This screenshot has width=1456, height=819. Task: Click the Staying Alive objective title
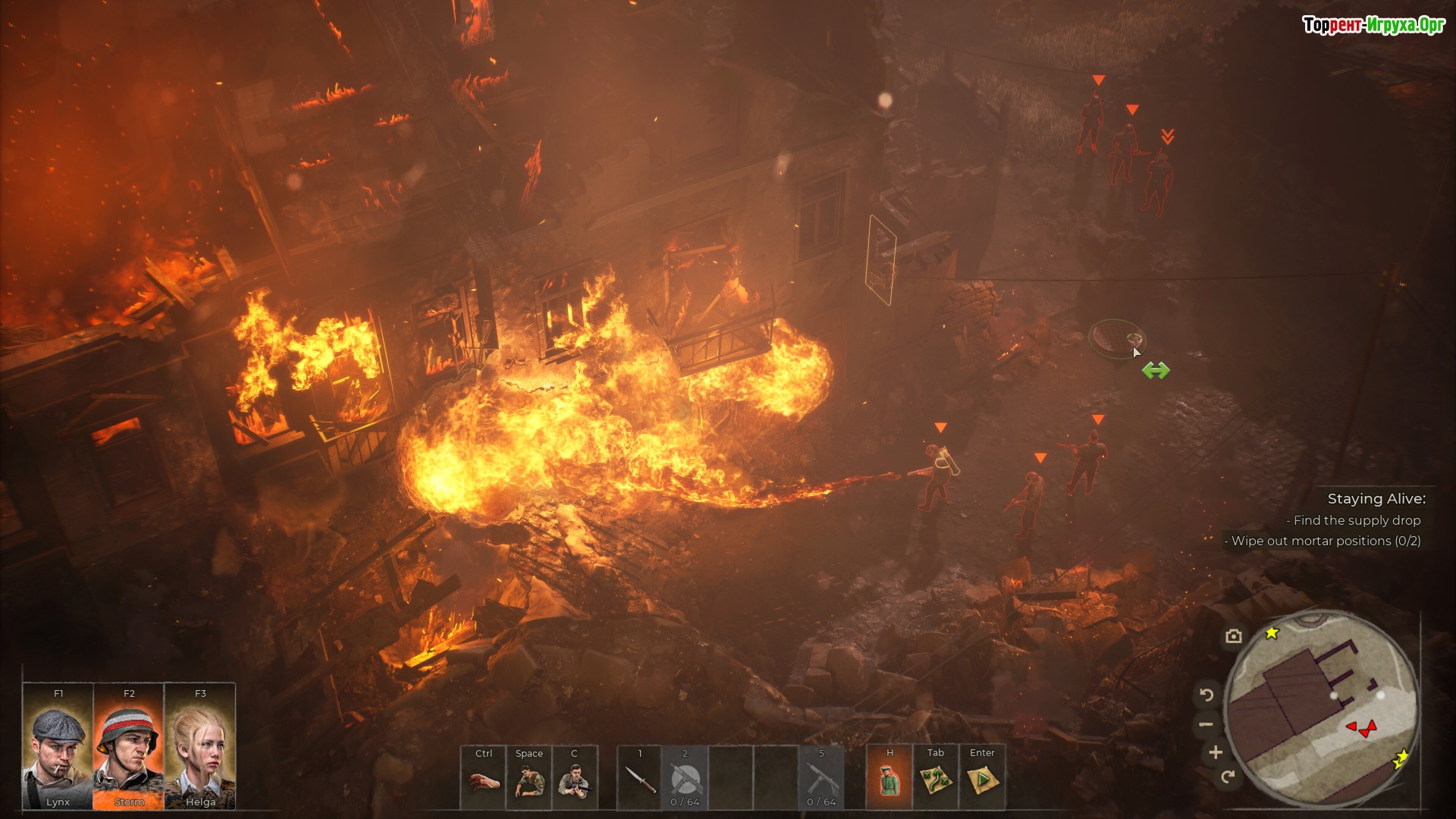tap(1376, 499)
